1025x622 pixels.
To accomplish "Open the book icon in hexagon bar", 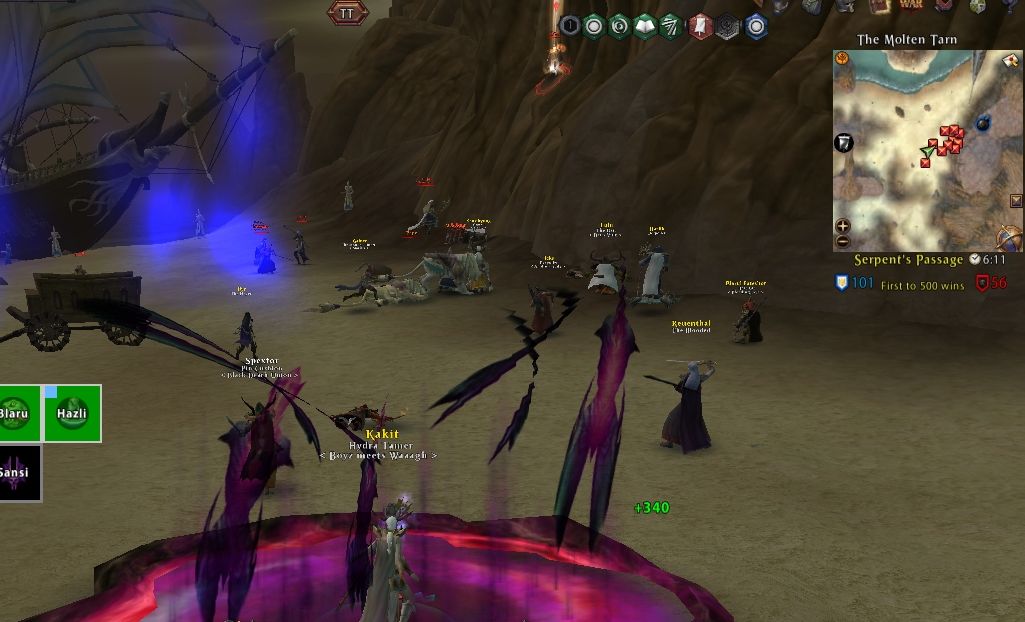I will 645,26.
